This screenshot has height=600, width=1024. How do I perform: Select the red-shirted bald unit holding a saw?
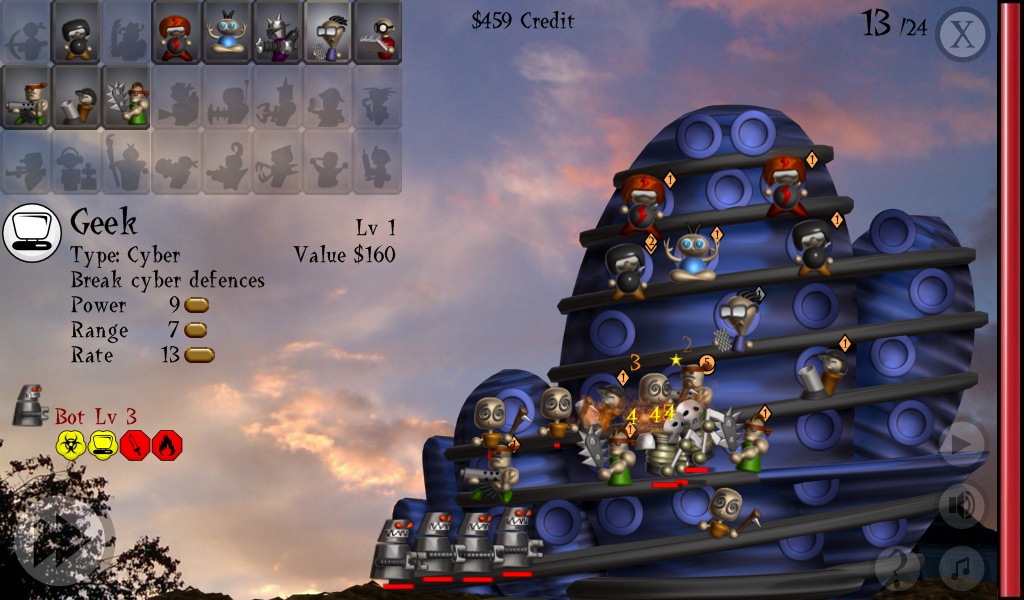pyautogui.click(x=376, y=32)
